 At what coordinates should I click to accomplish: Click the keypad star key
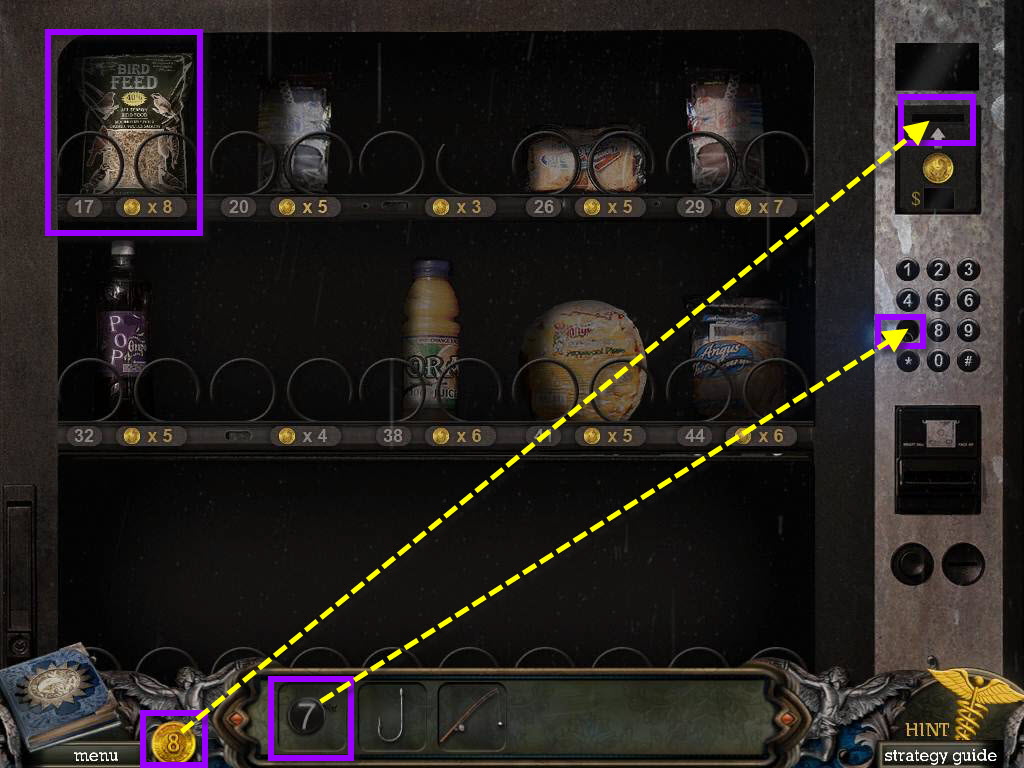coord(908,361)
